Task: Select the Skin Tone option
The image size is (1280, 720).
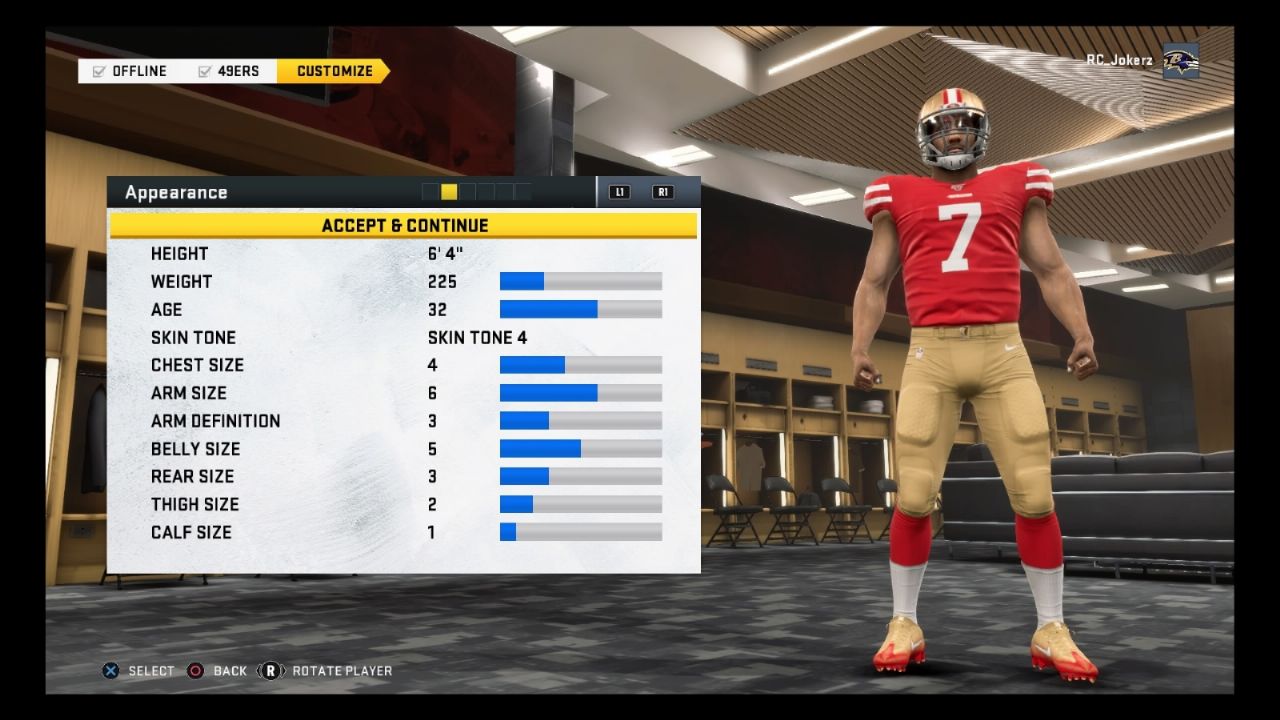Action: (x=404, y=337)
